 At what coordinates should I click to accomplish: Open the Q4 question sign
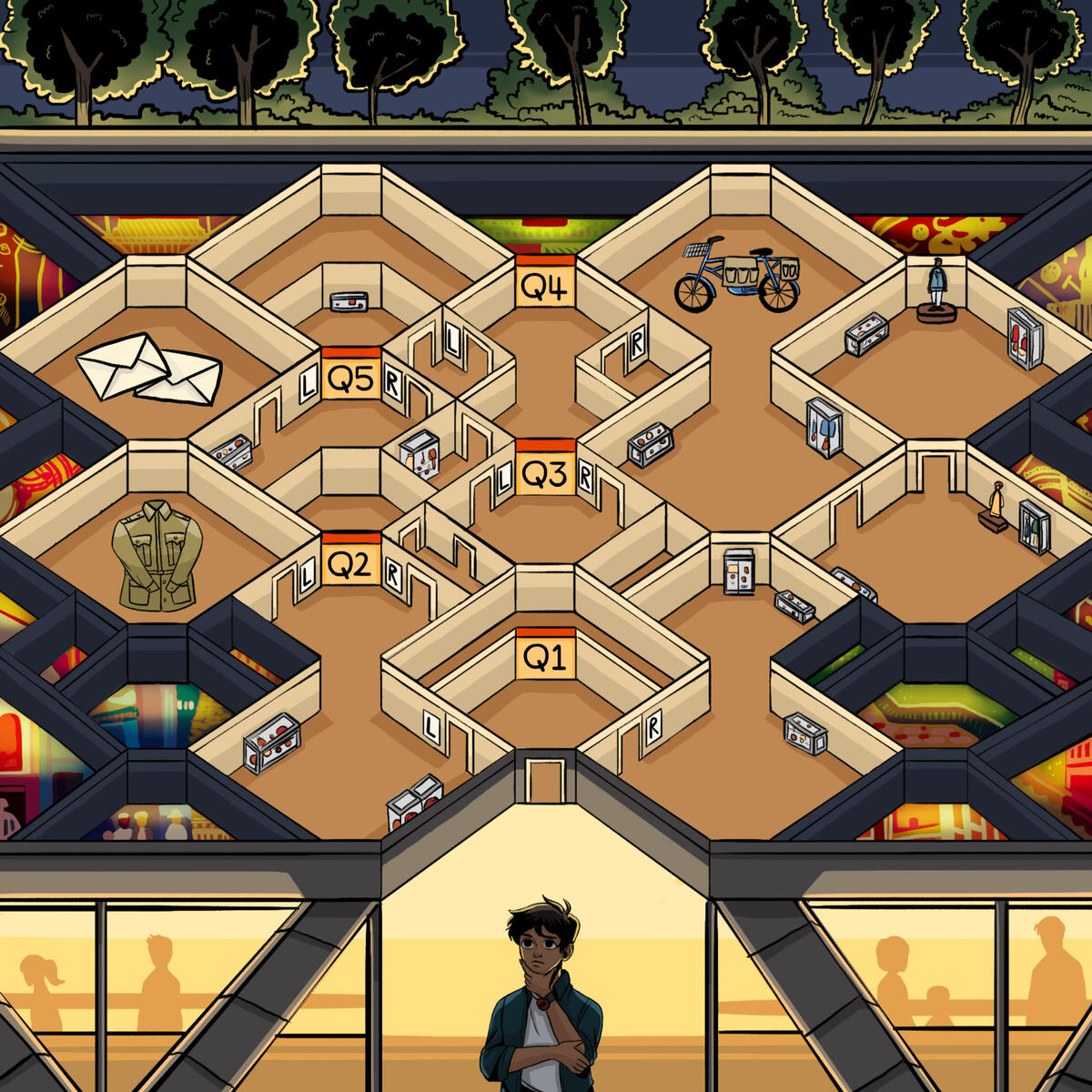(x=545, y=287)
